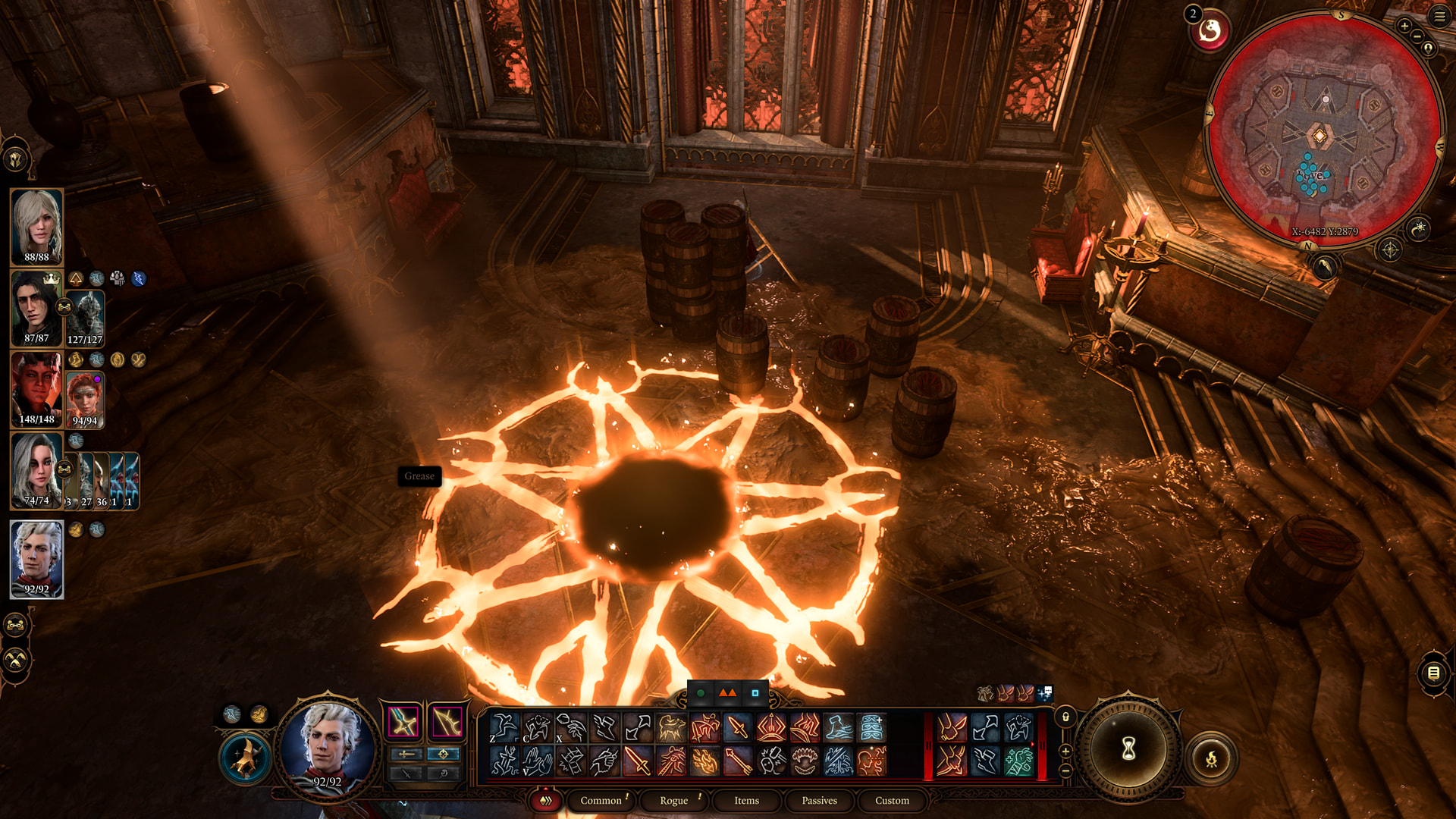This screenshot has width=1456, height=819.
Task: Click the circular minimap
Action: (x=1323, y=129)
